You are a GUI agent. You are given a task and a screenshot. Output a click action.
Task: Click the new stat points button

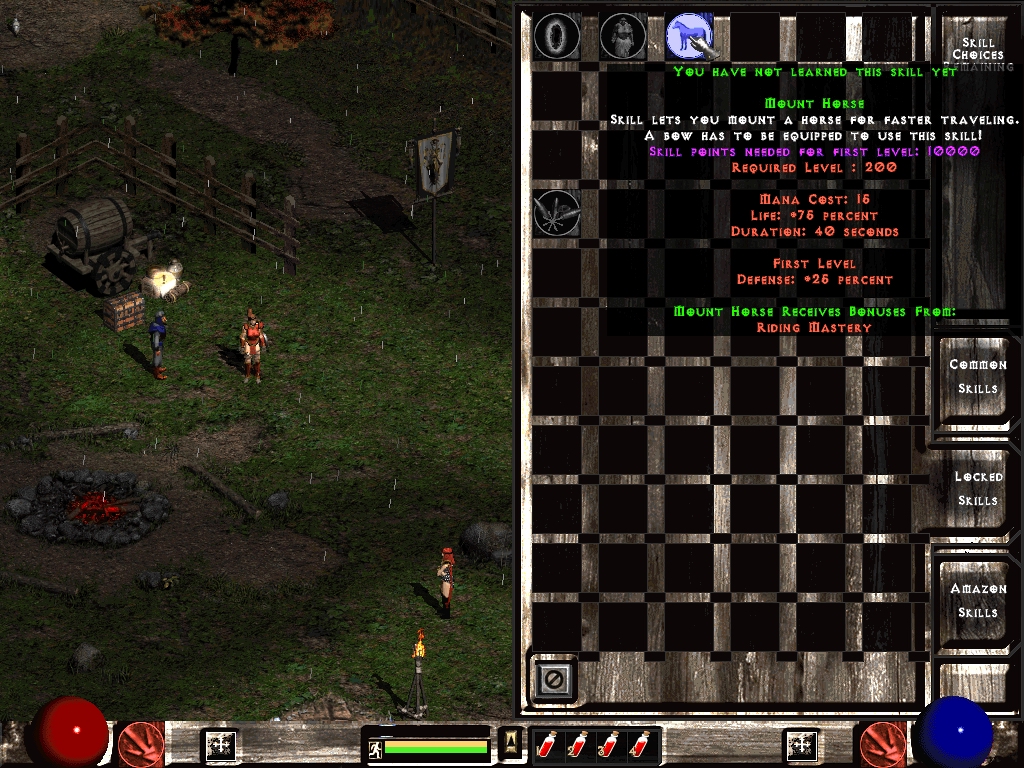[x=220, y=745]
